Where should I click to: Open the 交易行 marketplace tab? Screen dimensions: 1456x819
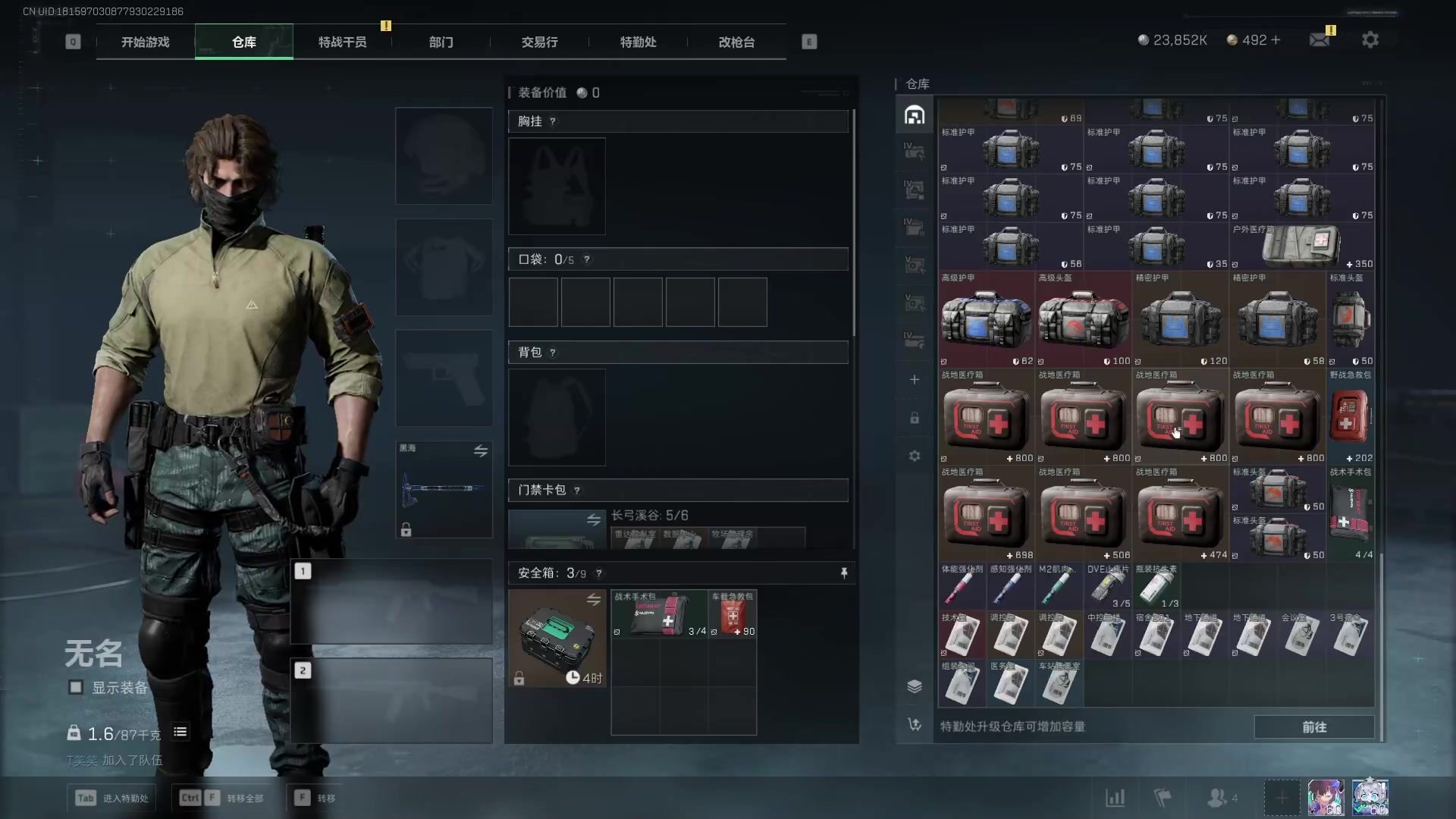point(539,42)
